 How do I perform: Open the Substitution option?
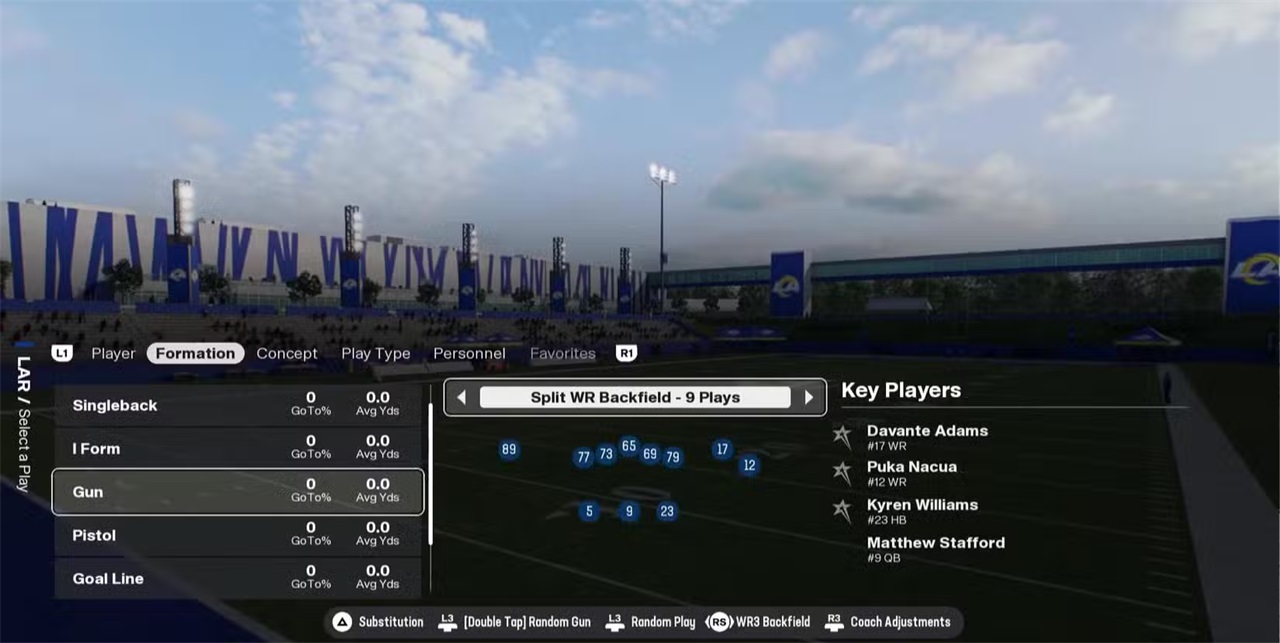pyautogui.click(x=379, y=622)
